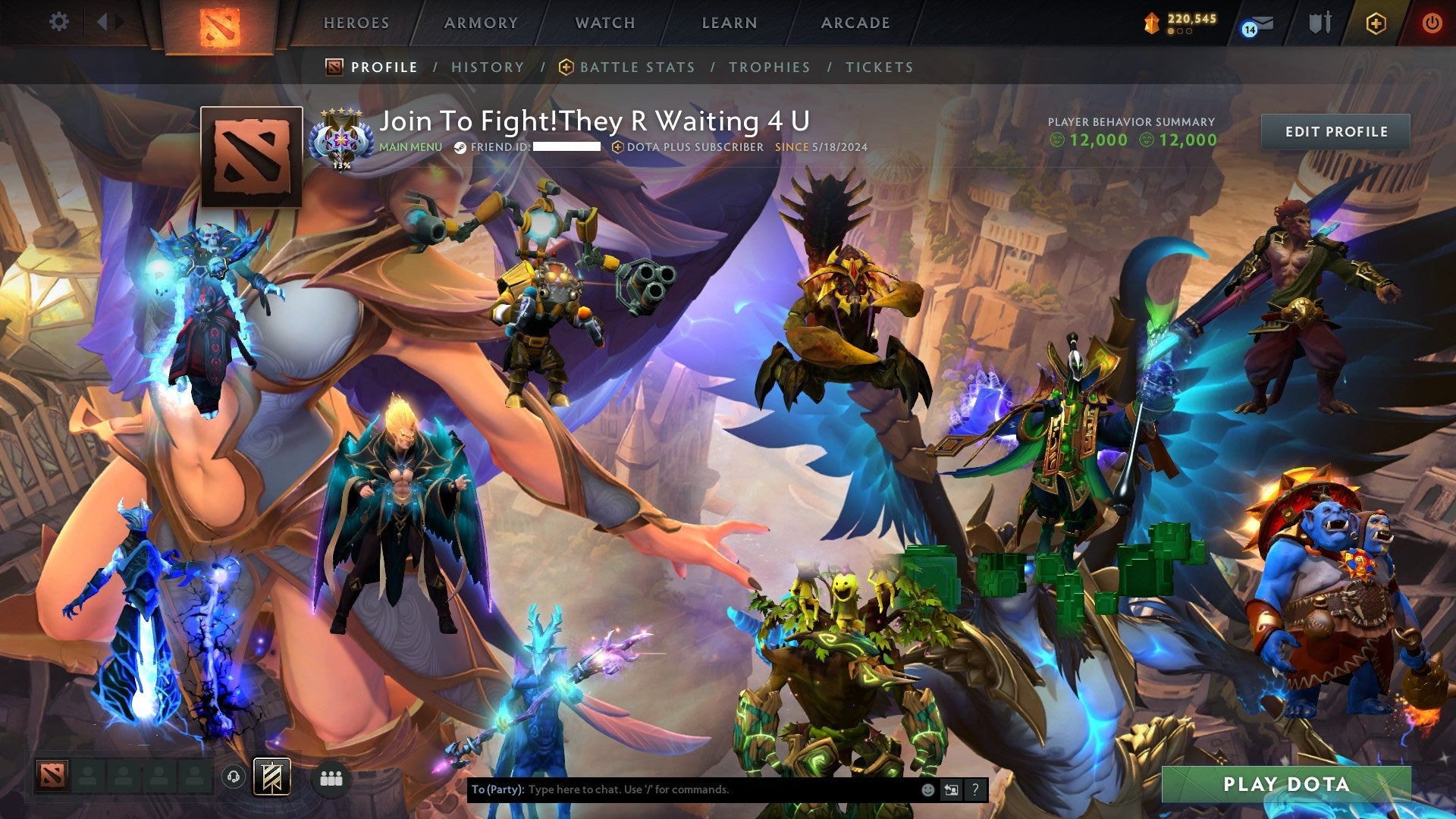Expand the rank medal showing 13%

pos(341,140)
